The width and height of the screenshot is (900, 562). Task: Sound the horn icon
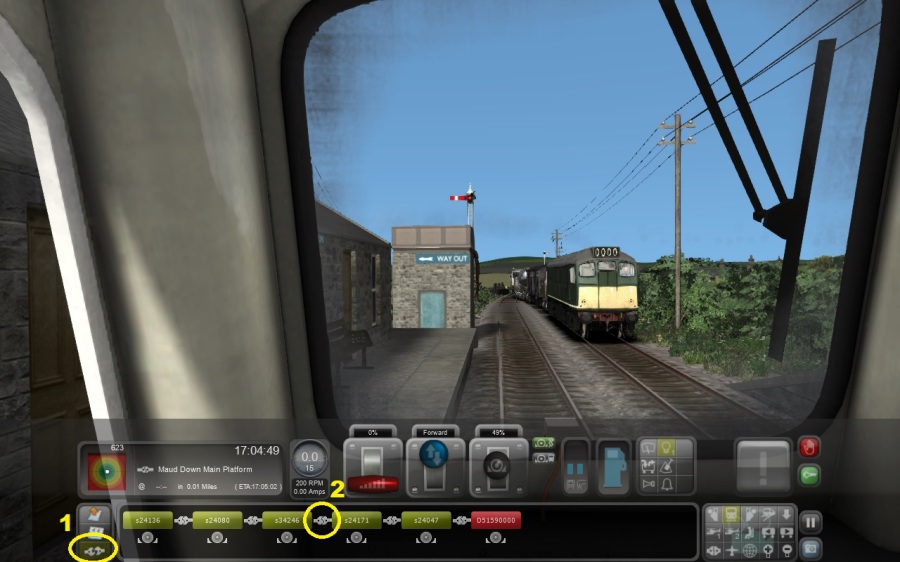(649, 483)
